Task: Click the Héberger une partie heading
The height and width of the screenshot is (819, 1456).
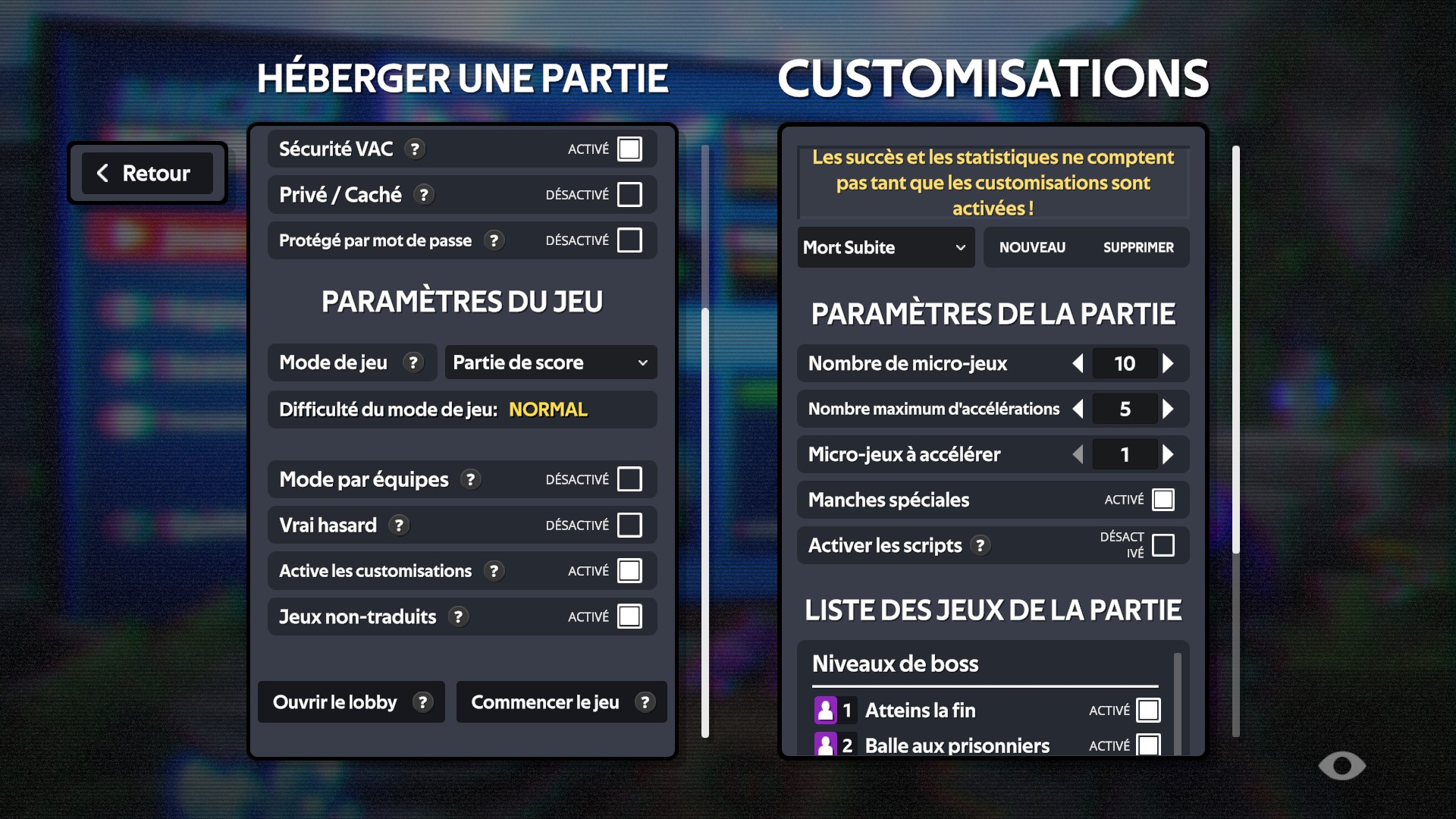Action: pos(463,77)
